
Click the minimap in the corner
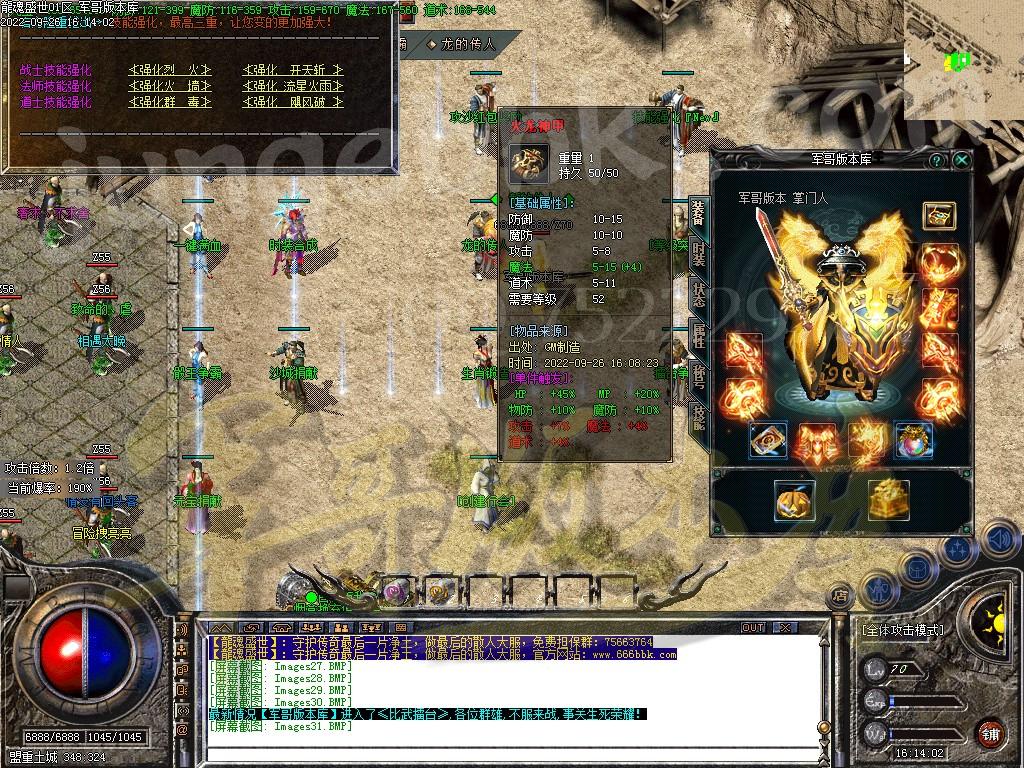click(x=963, y=60)
